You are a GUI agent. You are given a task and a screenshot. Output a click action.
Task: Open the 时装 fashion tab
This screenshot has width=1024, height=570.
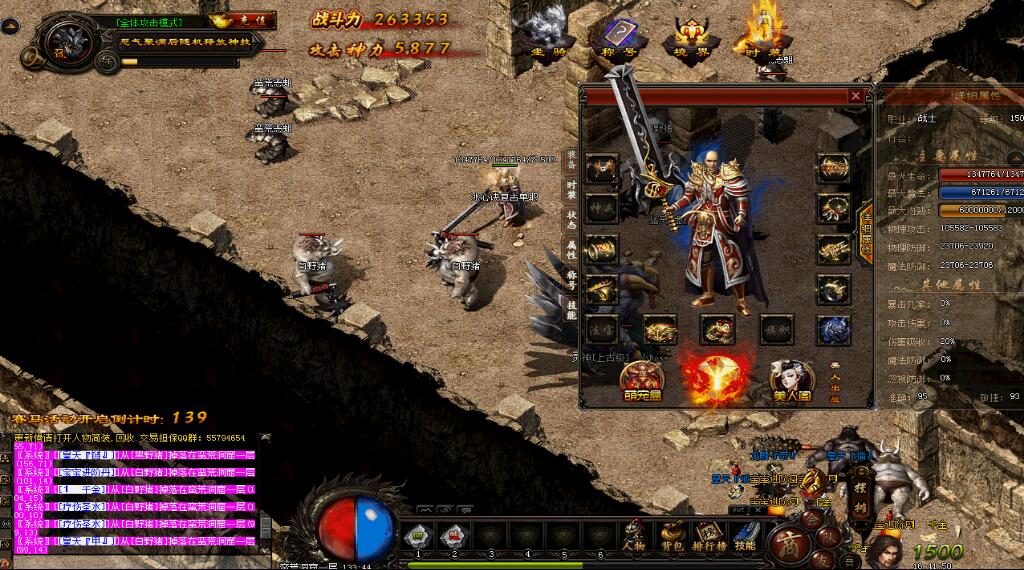point(571,189)
